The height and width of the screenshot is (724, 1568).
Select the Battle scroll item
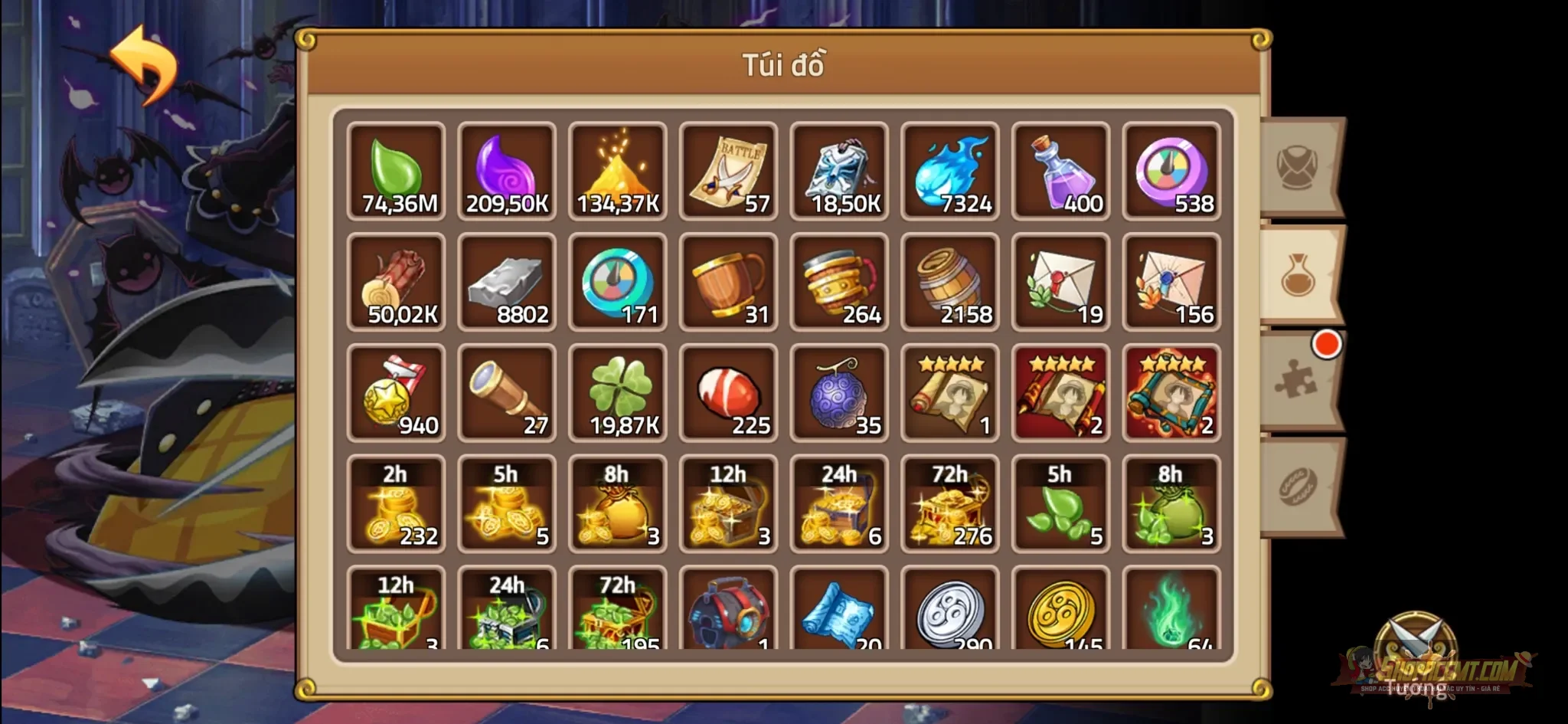729,170
